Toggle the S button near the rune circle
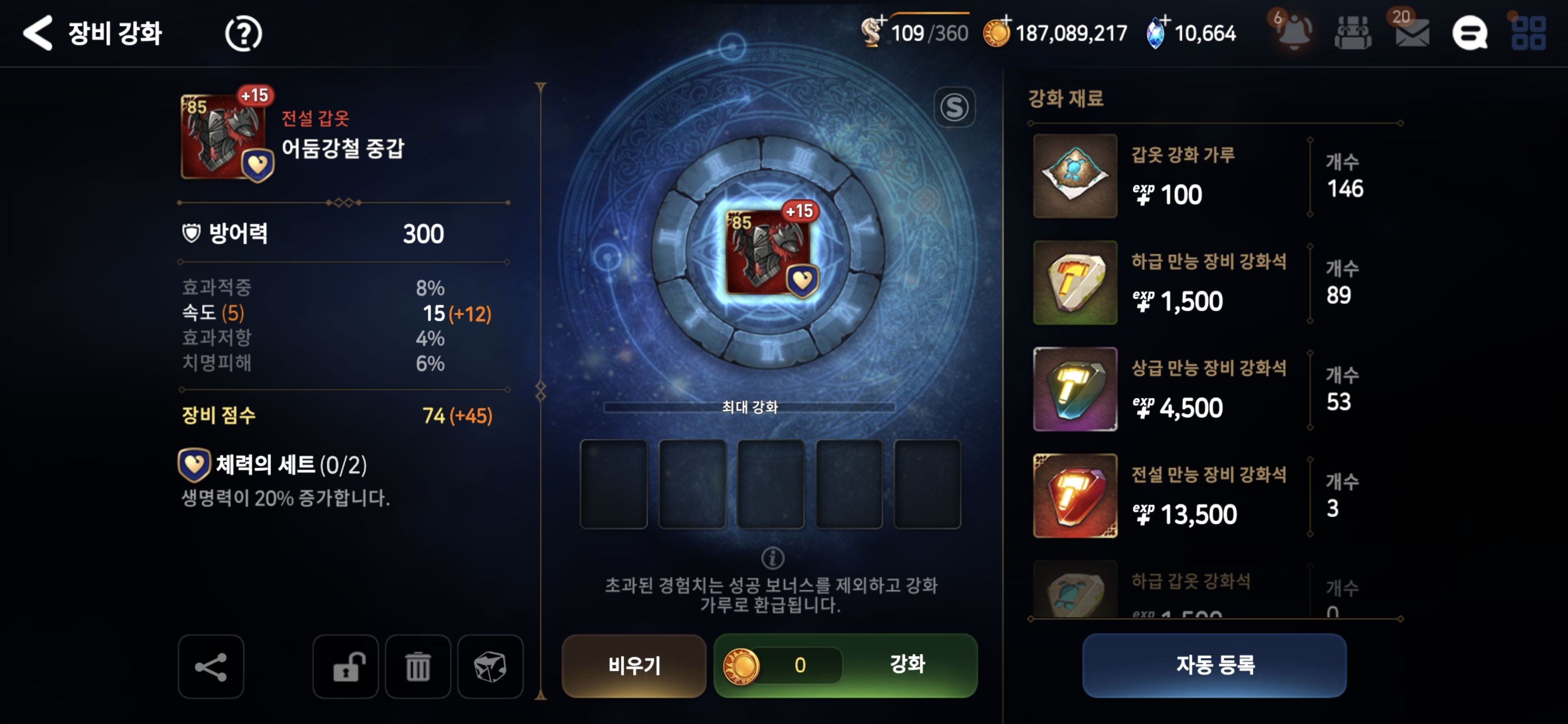This screenshot has height=724, width=1568. coord(954,108)
